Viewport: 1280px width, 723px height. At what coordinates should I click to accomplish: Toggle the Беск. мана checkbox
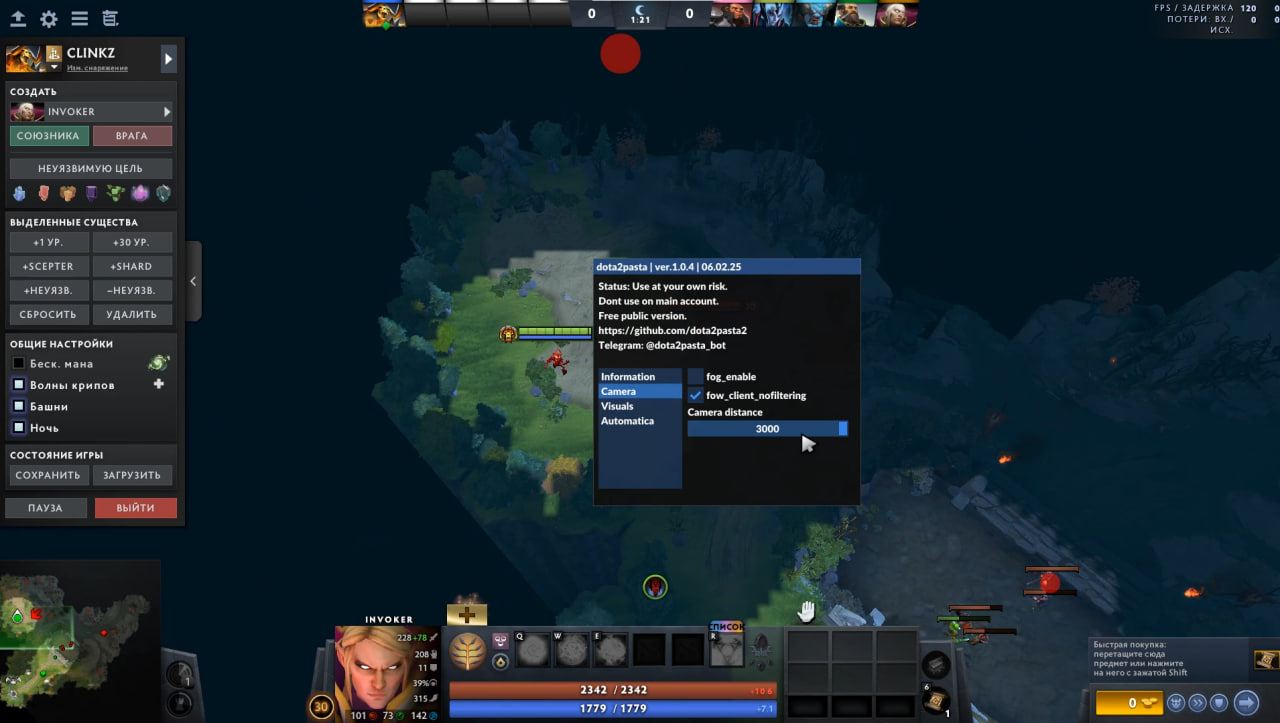click(18, 364)
